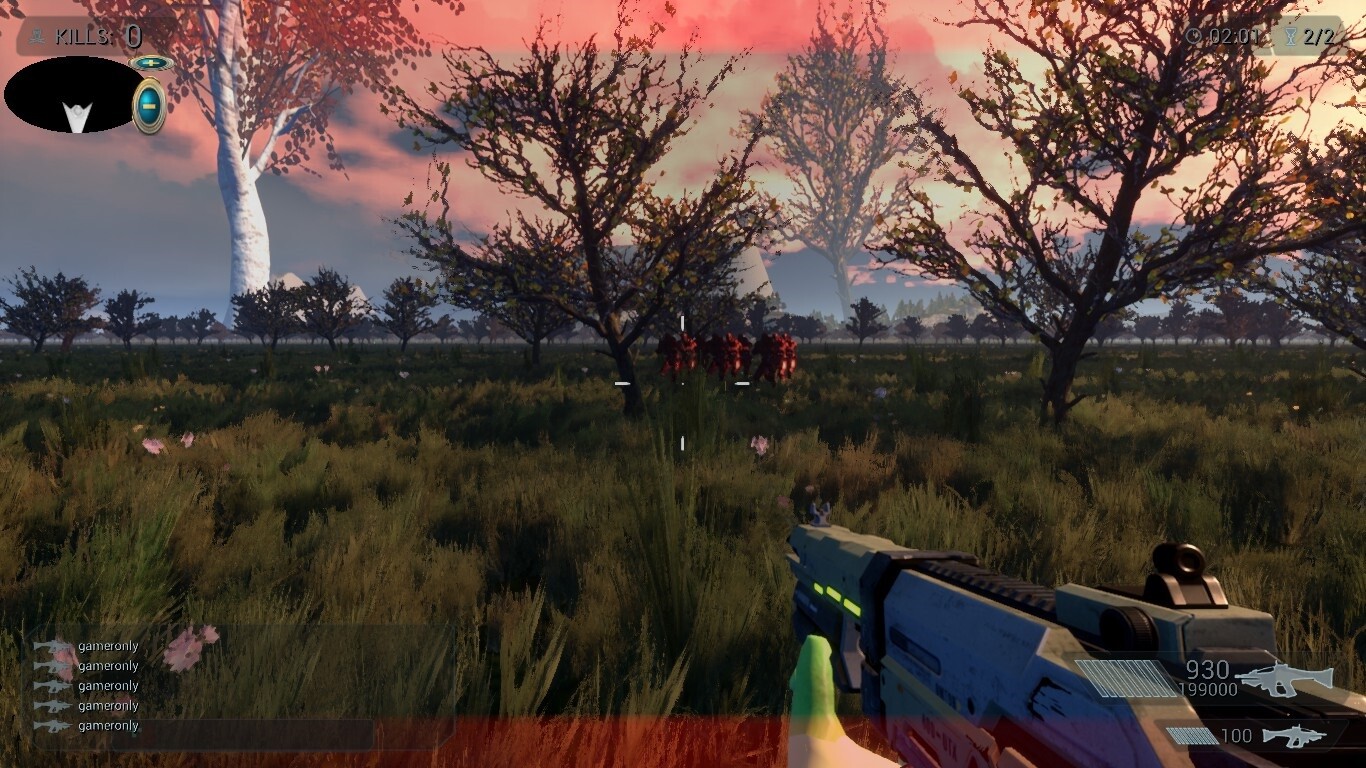
Task: Click the teal minus medallion below the plus badge
Action: pyautogui.click(x=148, y=100)
